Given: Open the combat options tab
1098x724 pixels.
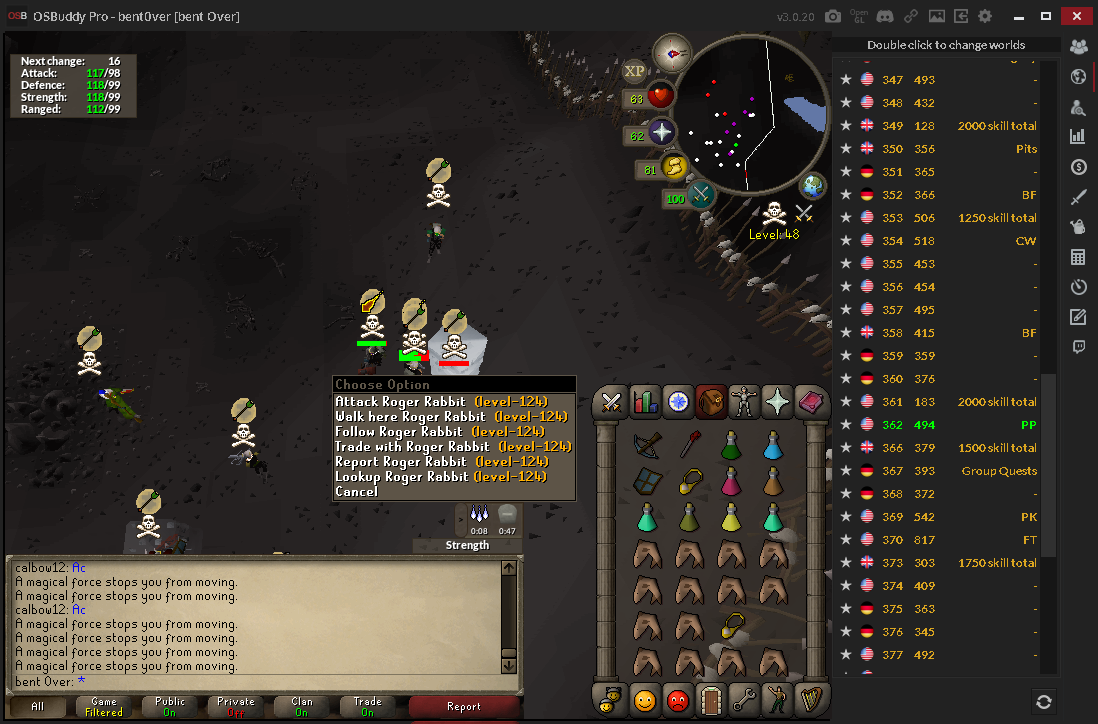Looking at the screenshot, I should 611,402.
